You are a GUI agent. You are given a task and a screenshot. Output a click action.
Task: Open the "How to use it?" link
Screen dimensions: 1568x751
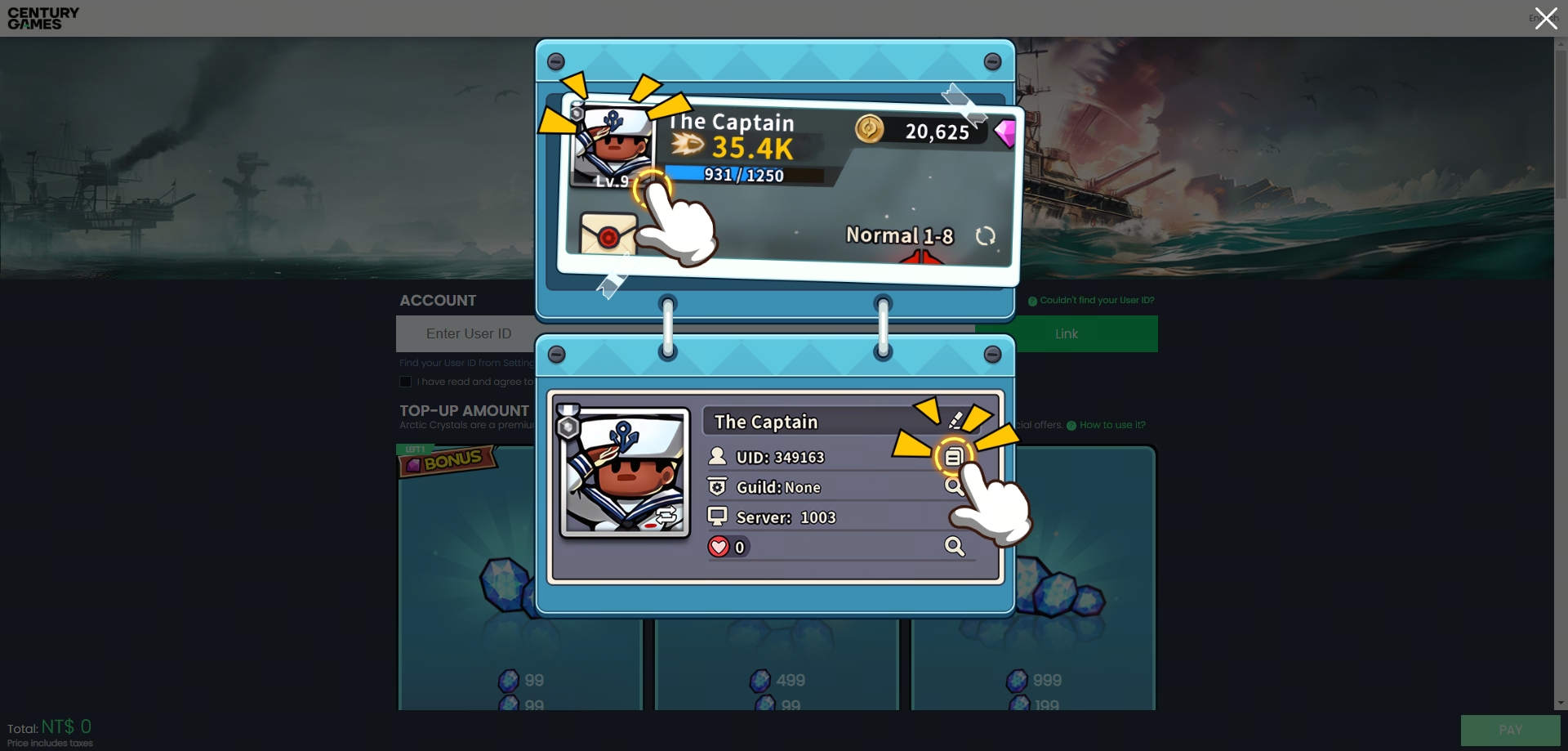[x=1111, y=425]
